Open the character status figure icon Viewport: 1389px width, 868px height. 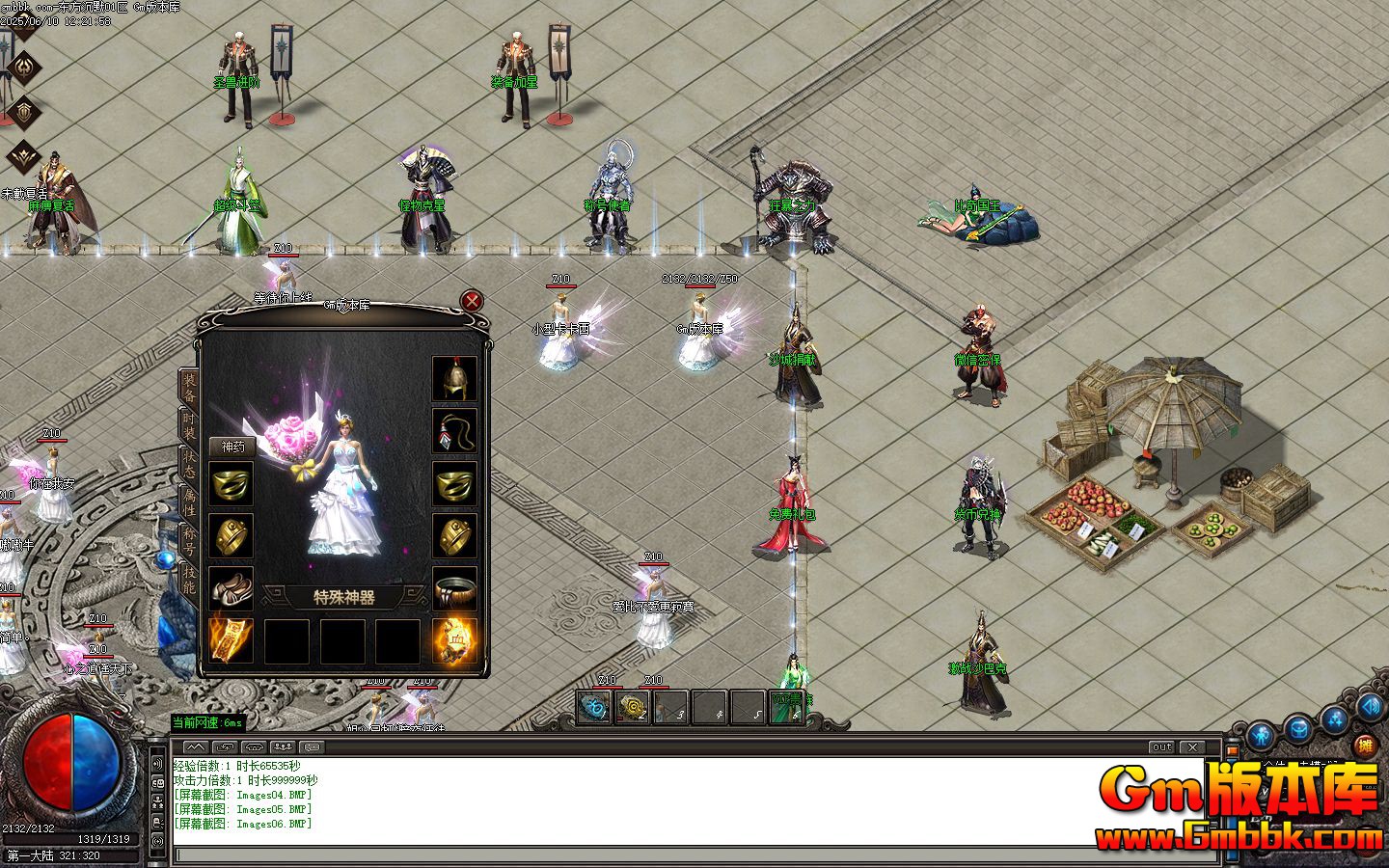(1261, 734)
